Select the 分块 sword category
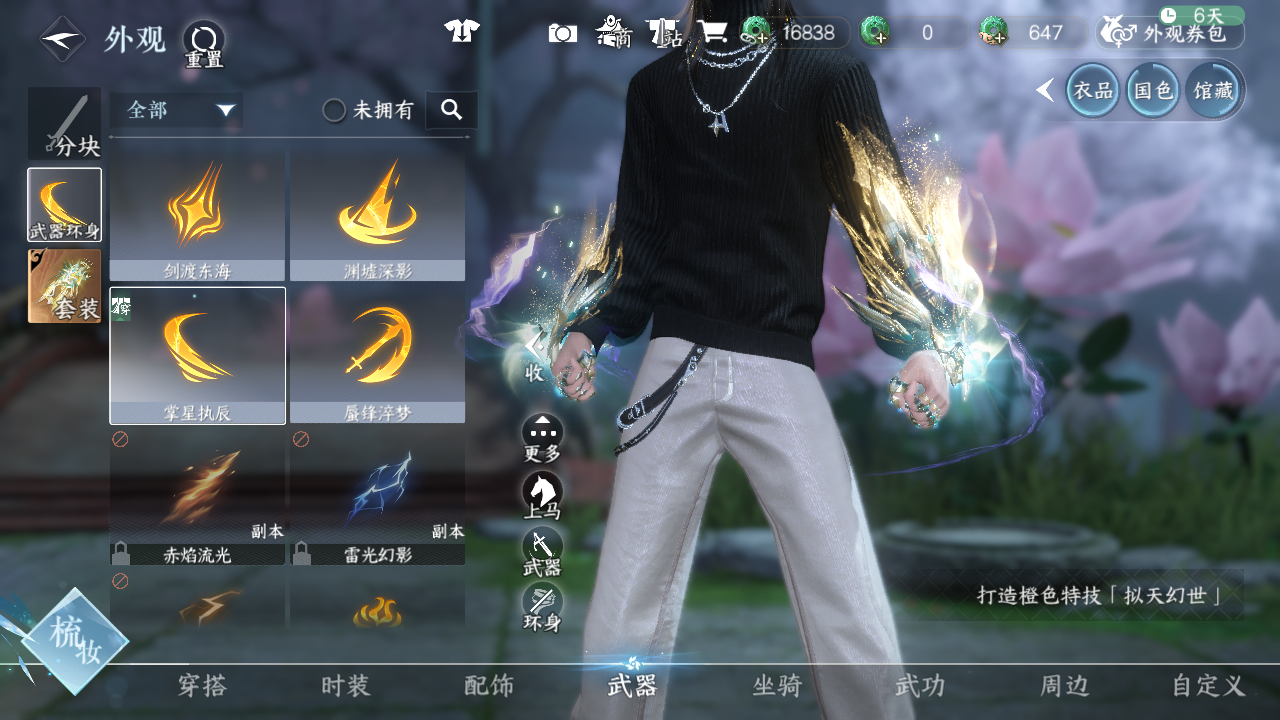Image resolution: width=1280 pixels, height=720 pixels. coord(64,123)
